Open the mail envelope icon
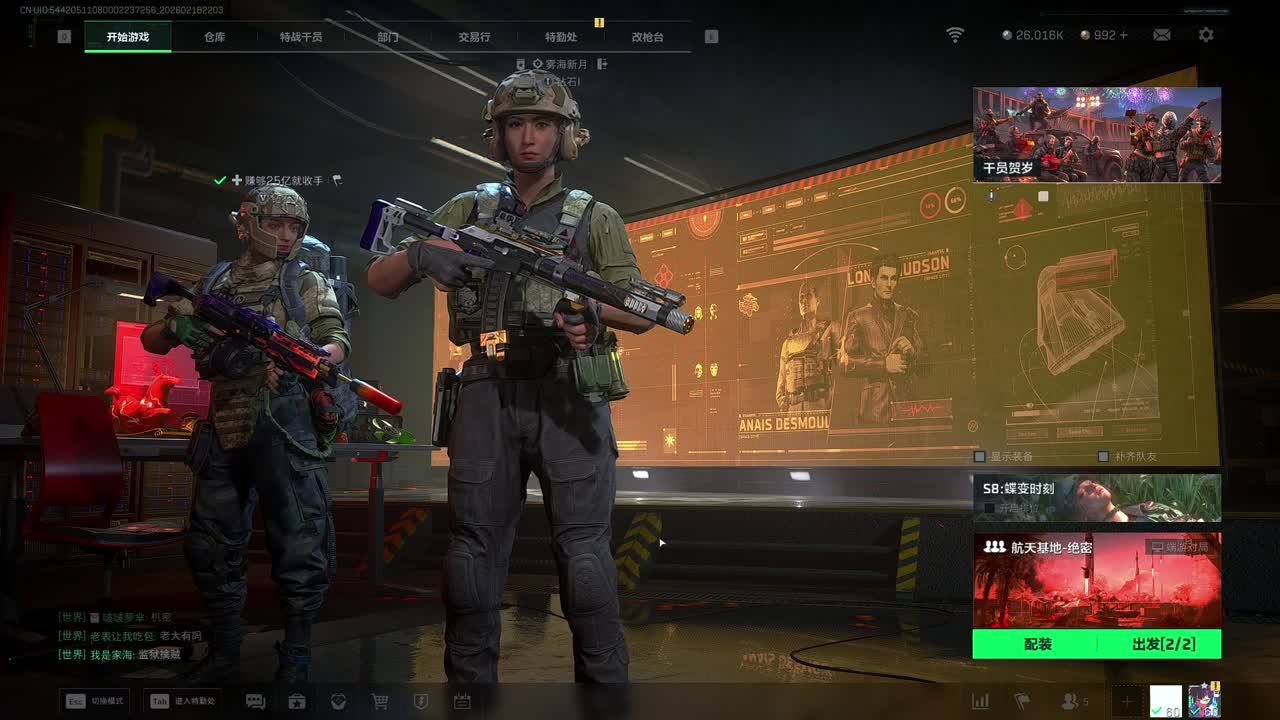 coord(1161,35)
